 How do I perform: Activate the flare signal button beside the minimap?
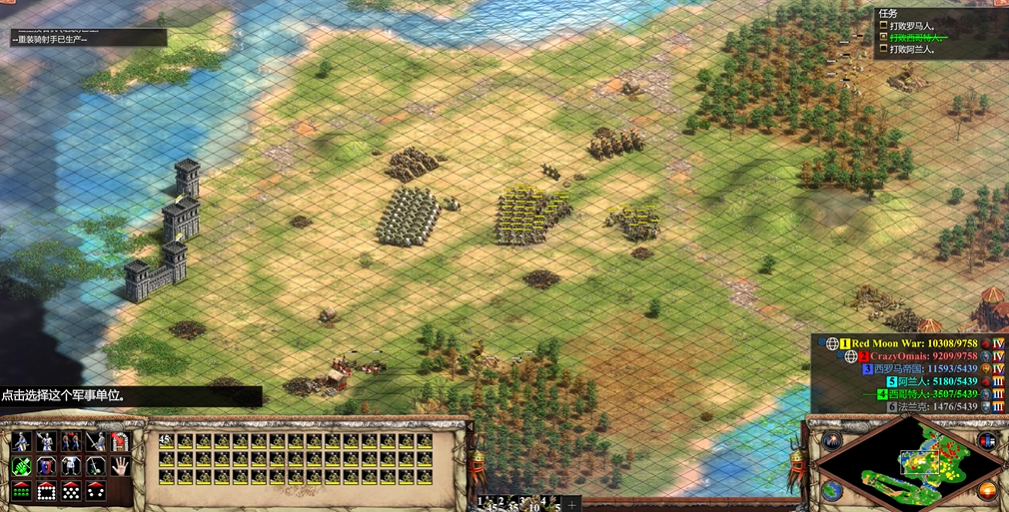coord(832,440)
